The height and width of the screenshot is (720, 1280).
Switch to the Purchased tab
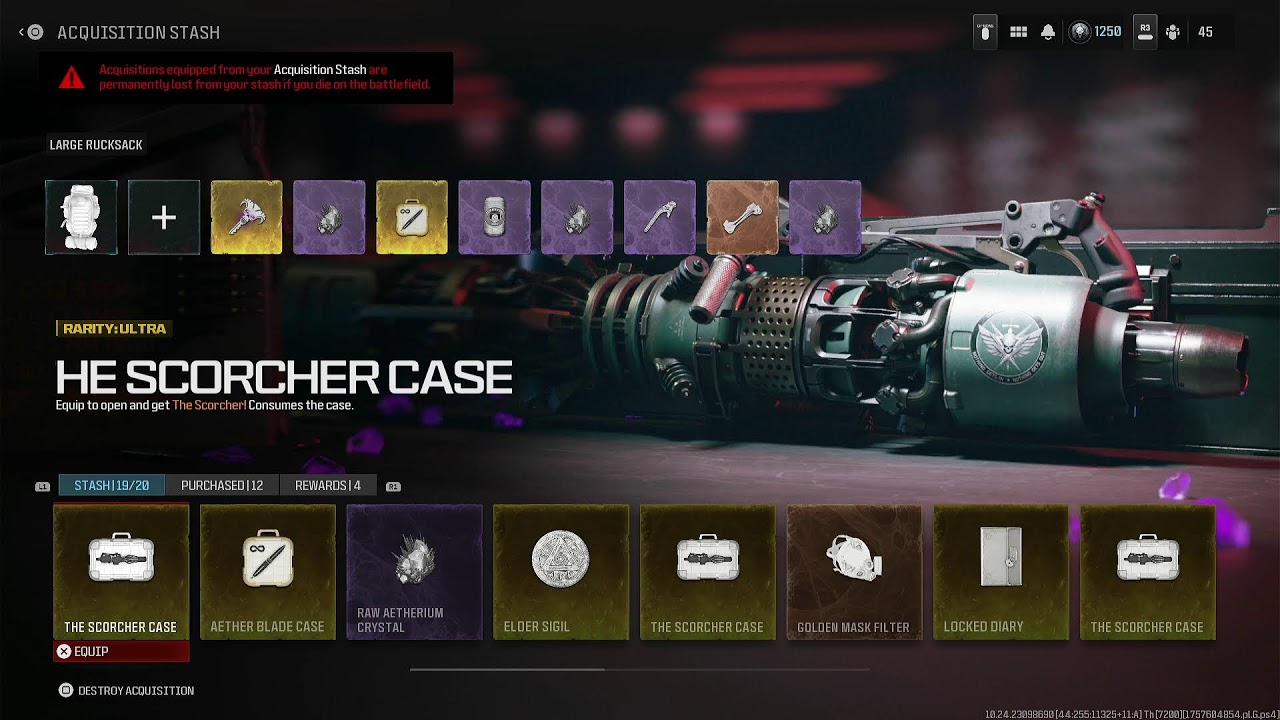222,485
